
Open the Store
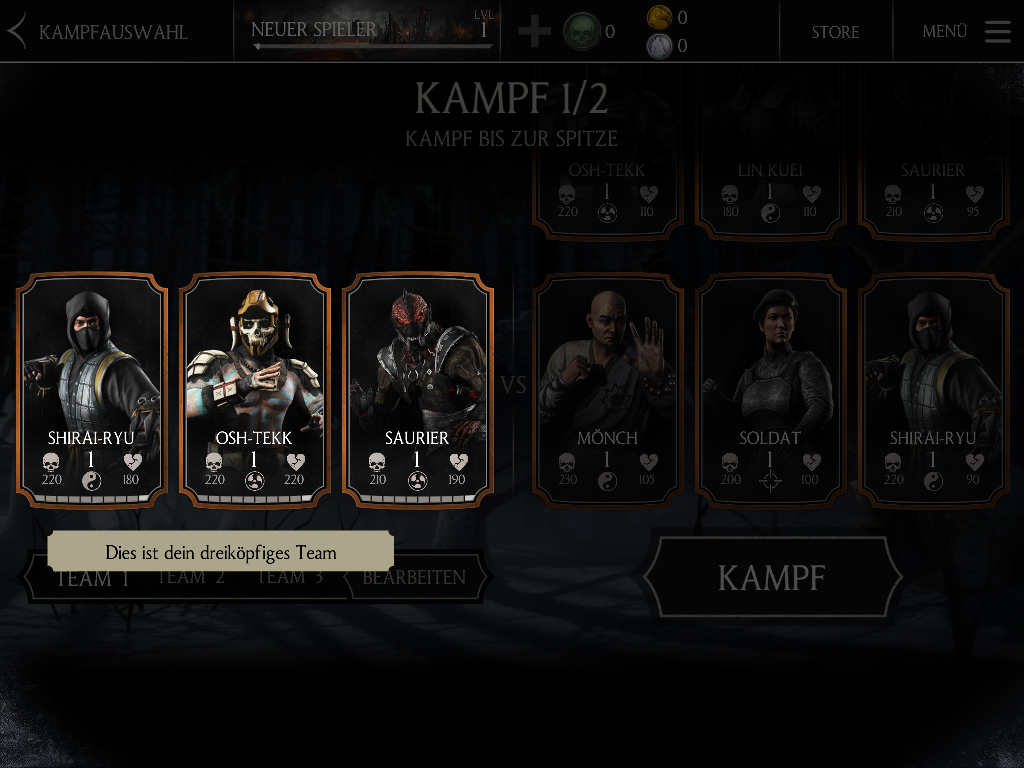click(835, 31)
